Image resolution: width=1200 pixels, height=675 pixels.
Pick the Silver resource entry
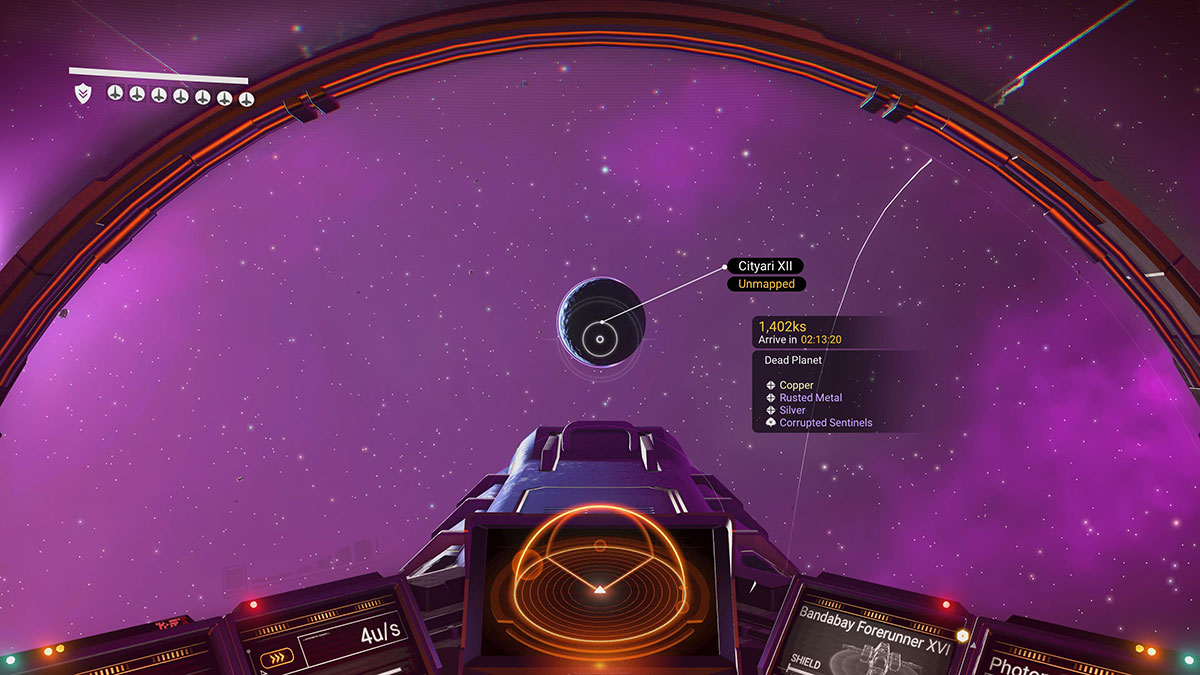tap(792, 410)
